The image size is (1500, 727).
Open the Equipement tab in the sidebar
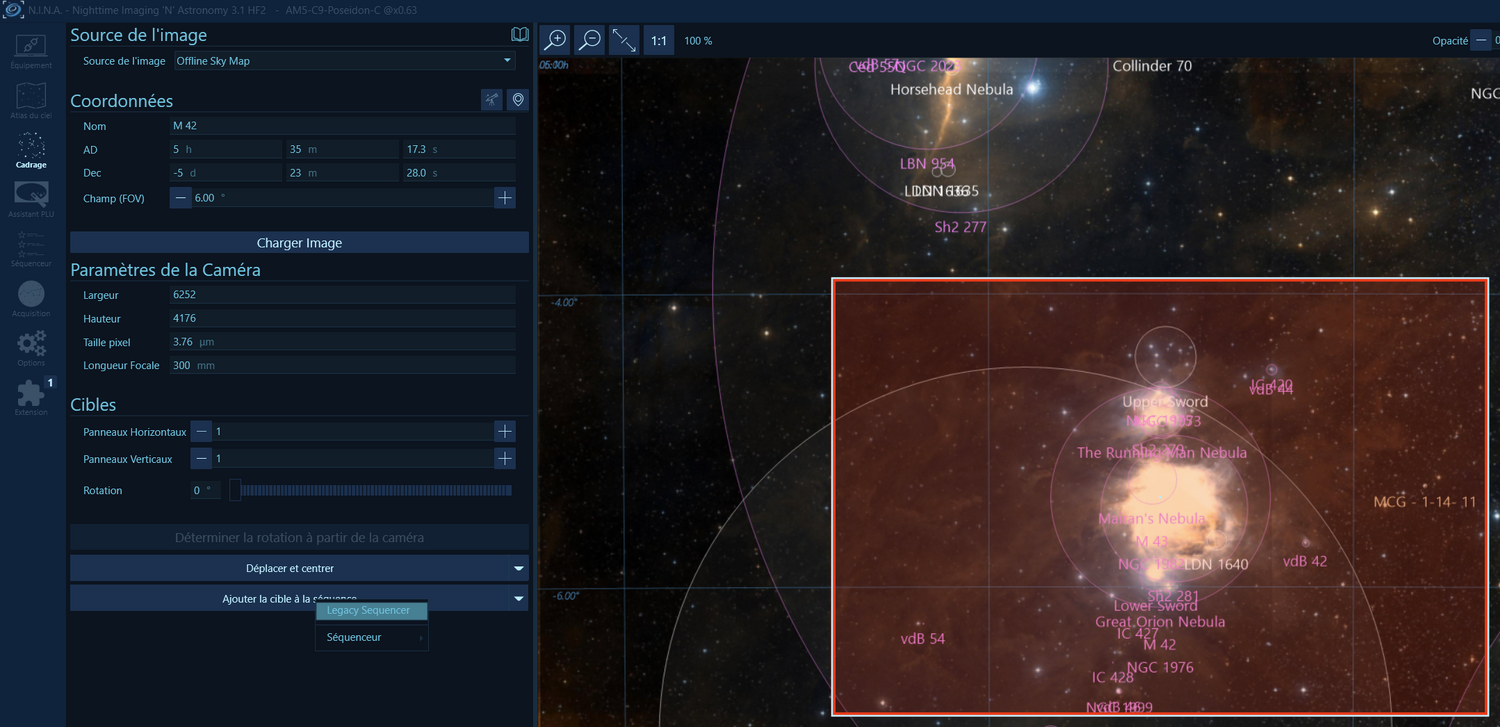point(31,51)
